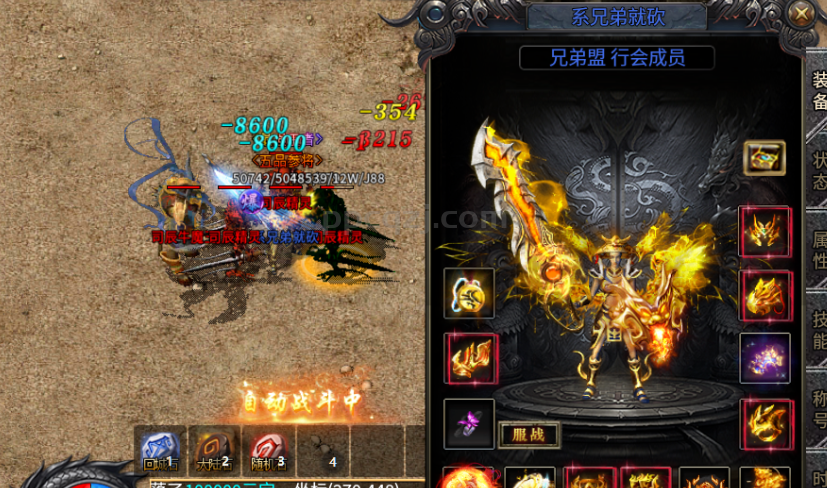827x488 pixels.
Task: Switch to the 技能 skills tab
Action: (818, 330)
